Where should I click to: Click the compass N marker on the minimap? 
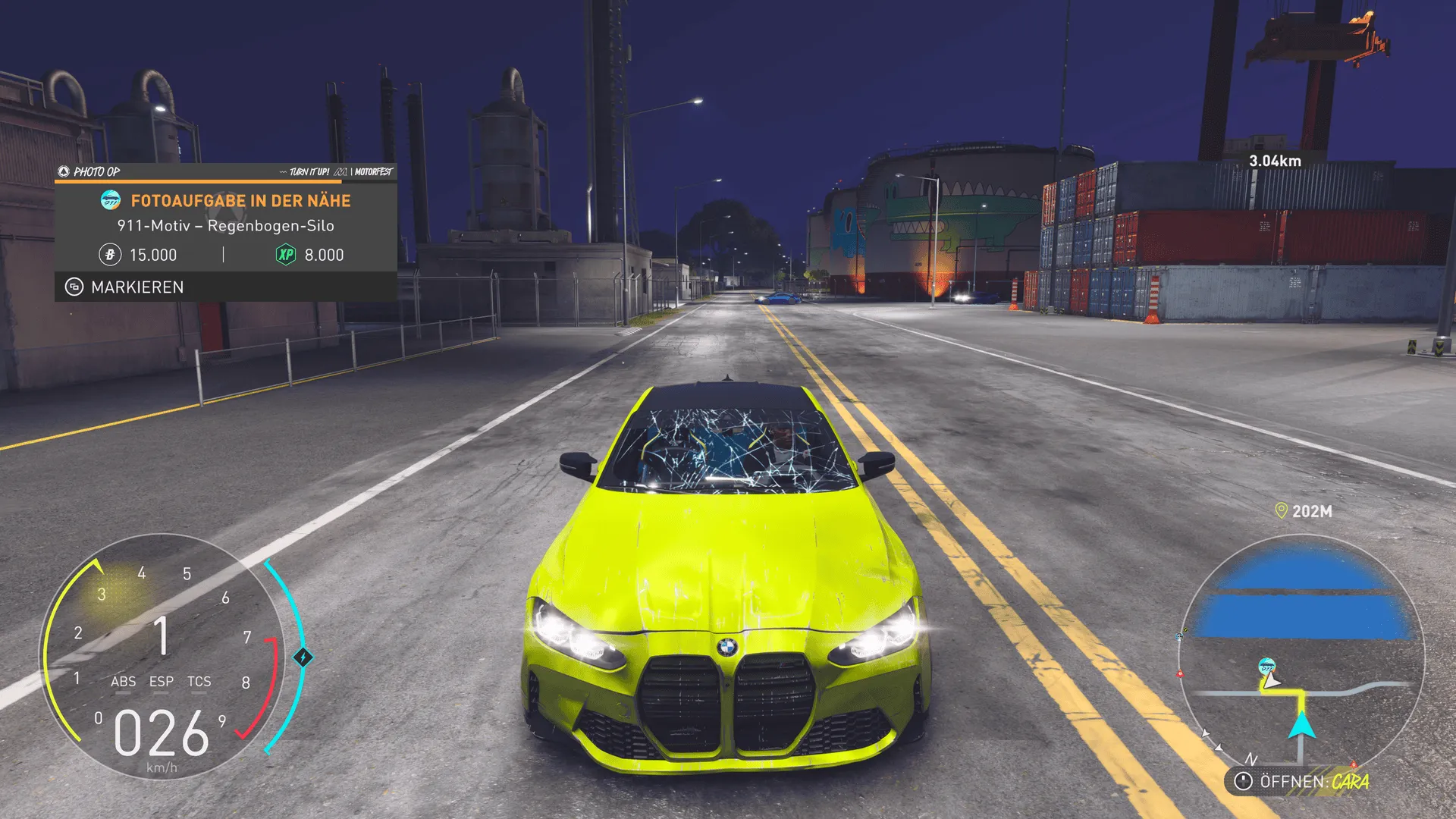[x=1251, y=759]
